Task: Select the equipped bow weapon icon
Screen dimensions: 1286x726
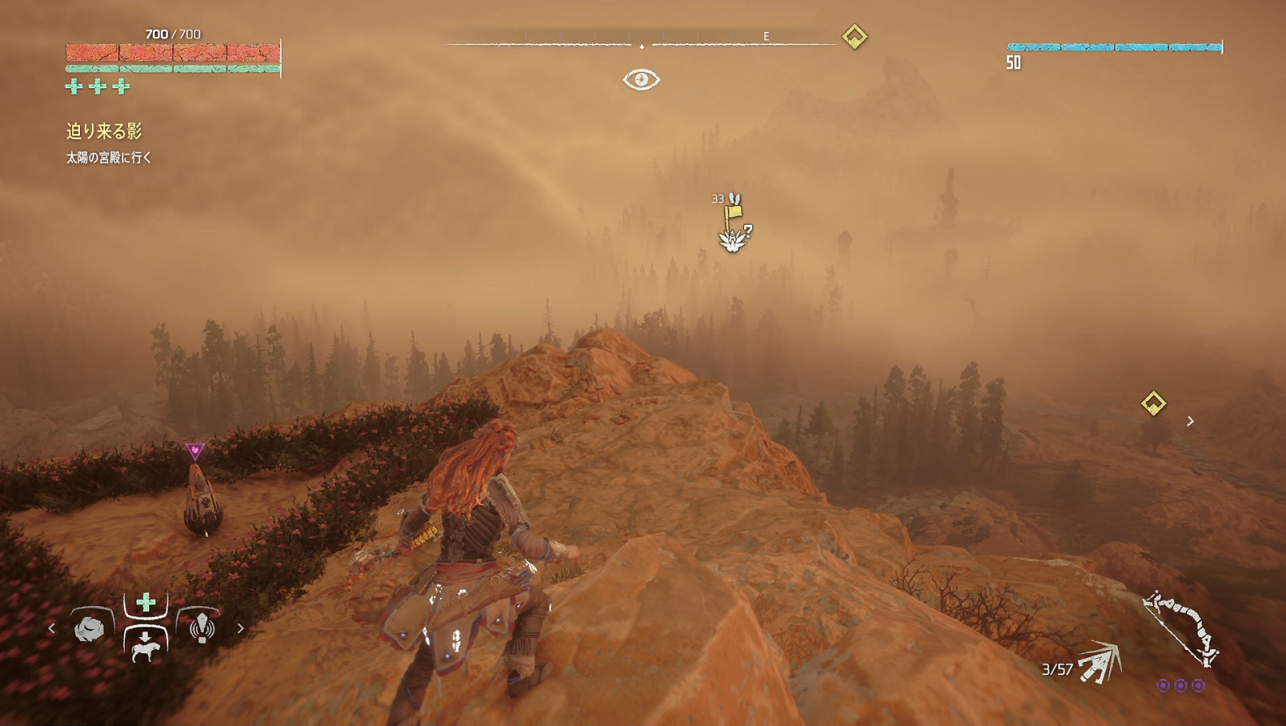Action: coord(1180,627)
